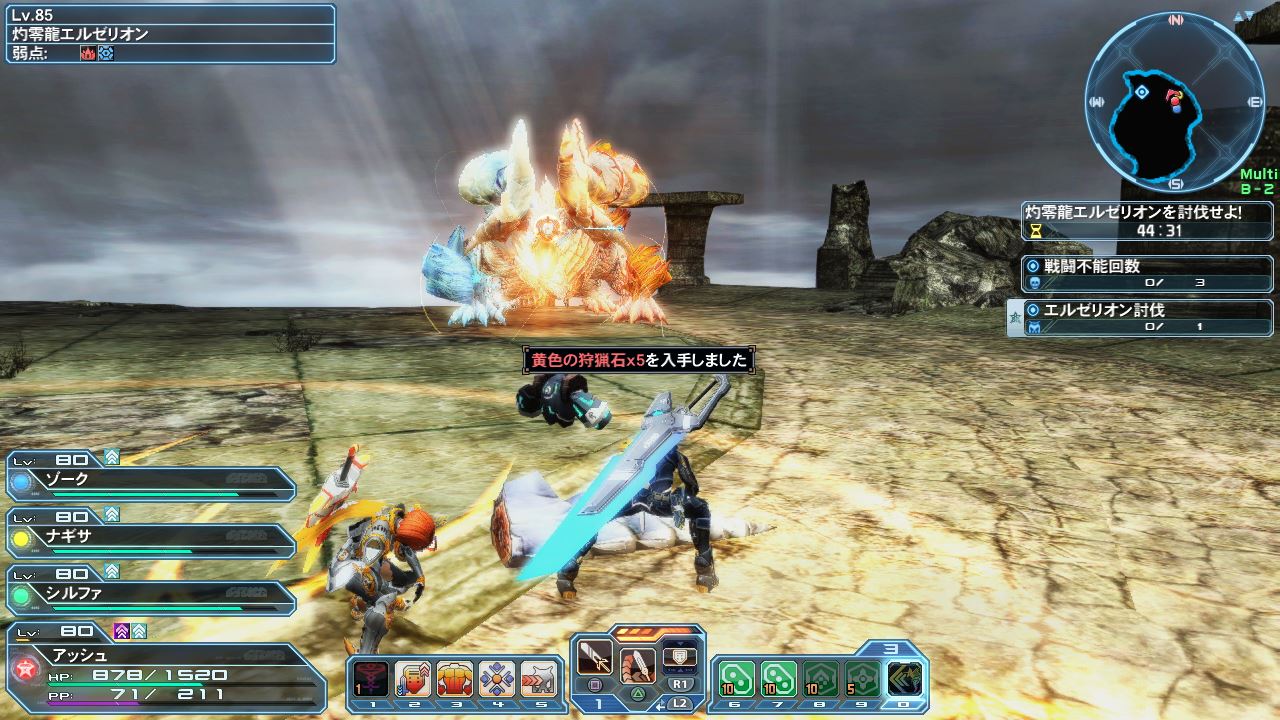This screenshot has height=720, width=1280.
Task: Use the green recovery item in slot 6
Action: [x=737, y=679]
